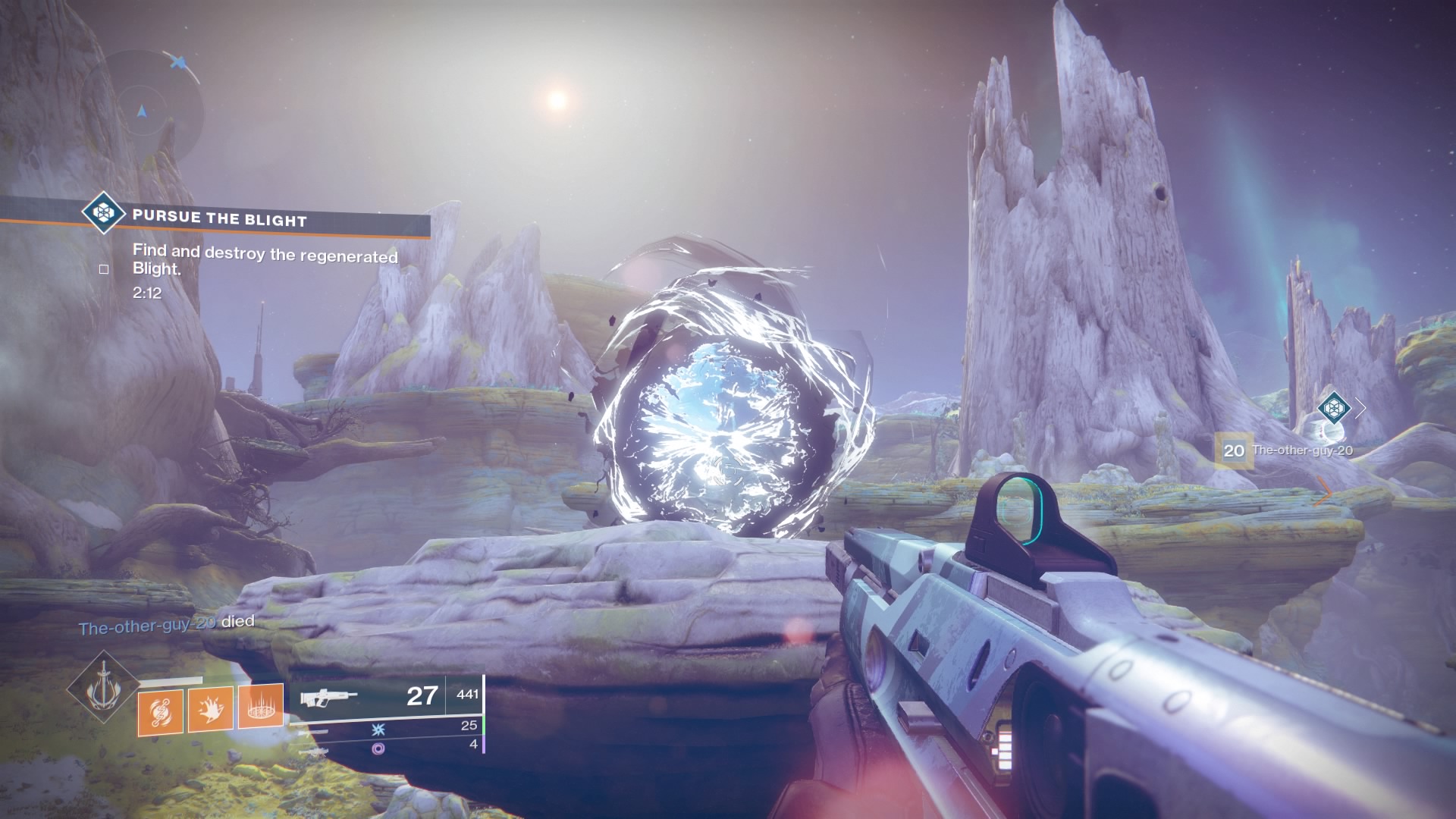Expand the event waypoint chevron on the right
Image resolution: width=1456 pixels, height=819 pixels.
point(1359,409)
